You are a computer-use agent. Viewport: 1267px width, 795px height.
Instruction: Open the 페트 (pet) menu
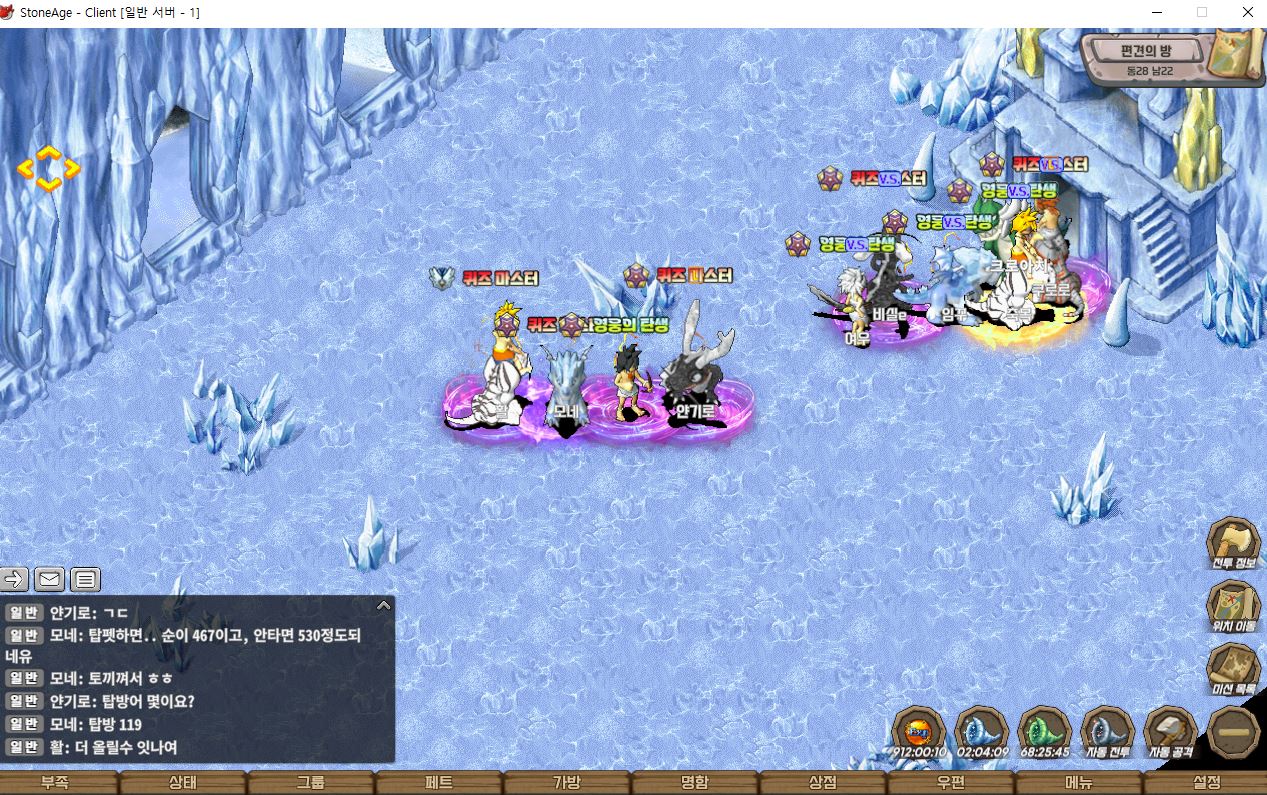tap(439, 783)
